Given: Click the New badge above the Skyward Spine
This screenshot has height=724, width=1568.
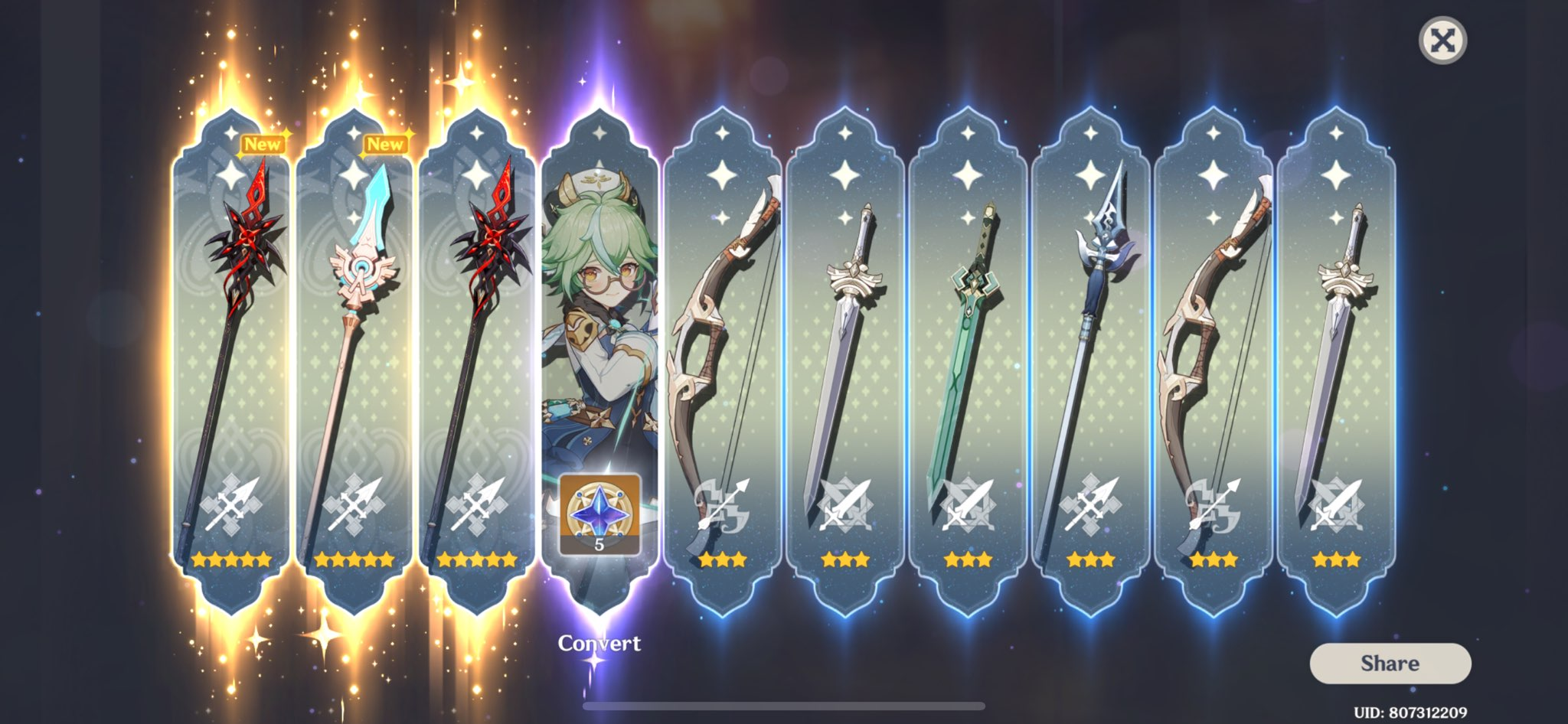Looking at the screenshot, I should coord(385,142).
